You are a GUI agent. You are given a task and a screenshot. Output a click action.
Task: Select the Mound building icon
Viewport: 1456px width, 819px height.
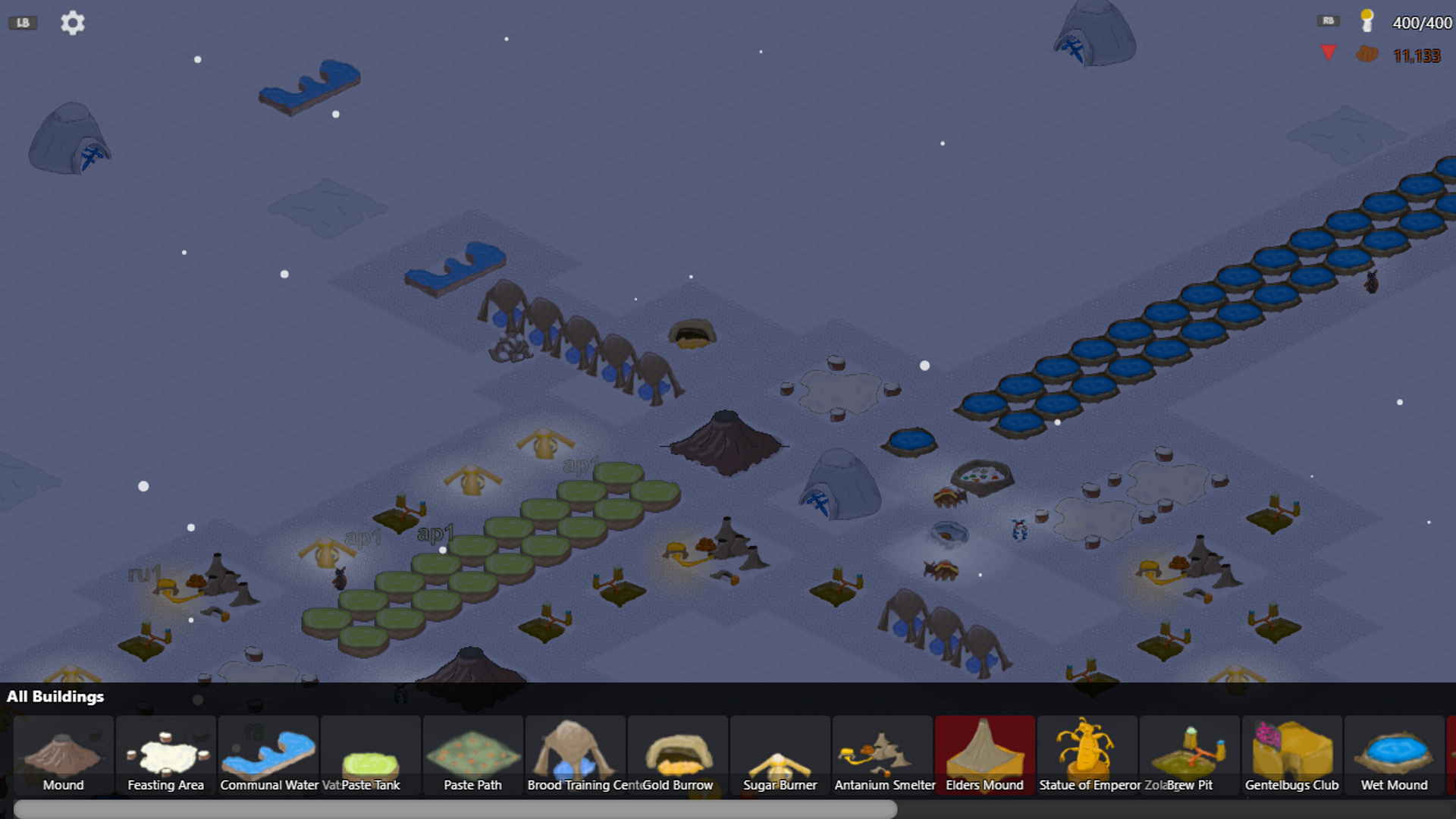[x=64, y=756]
